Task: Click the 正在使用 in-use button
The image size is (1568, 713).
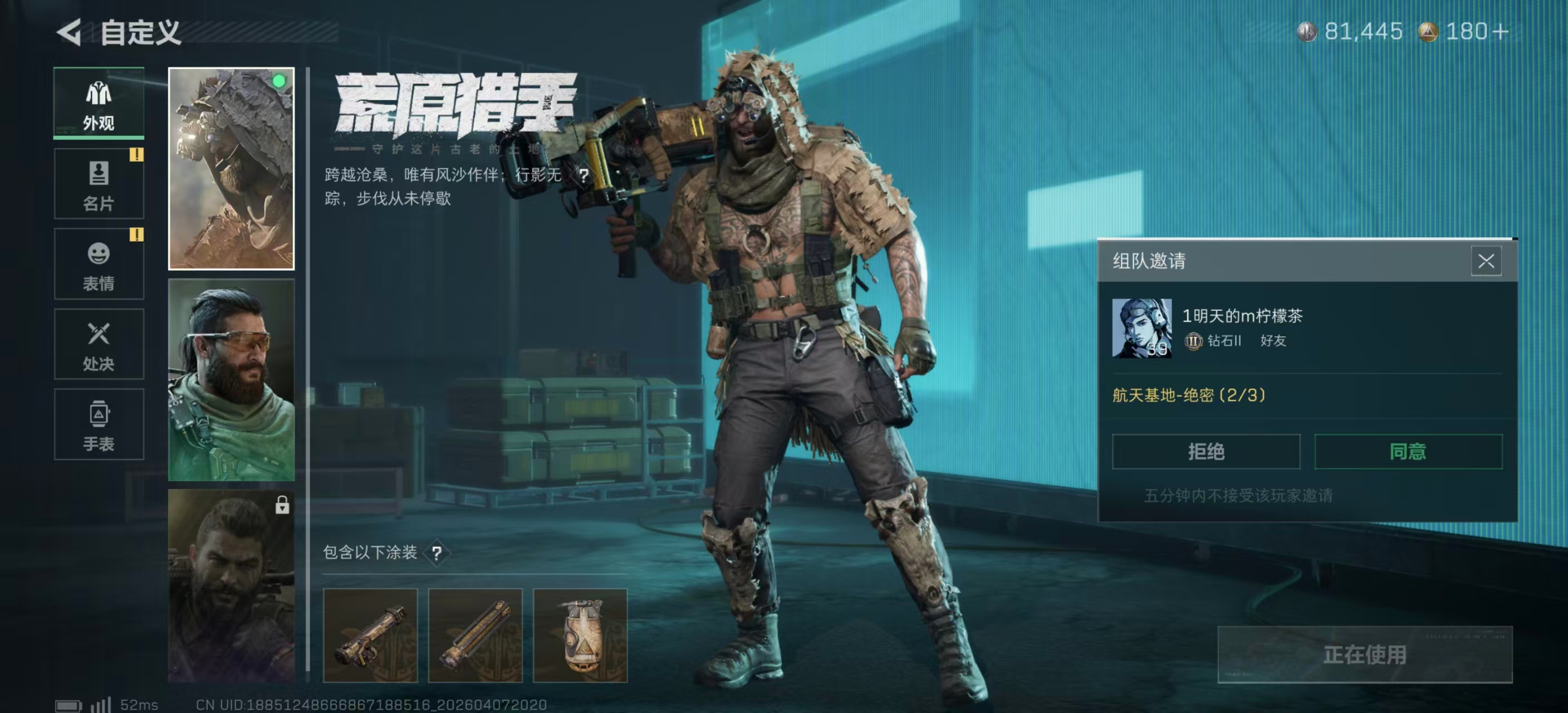Action: tap(1365, 655)
